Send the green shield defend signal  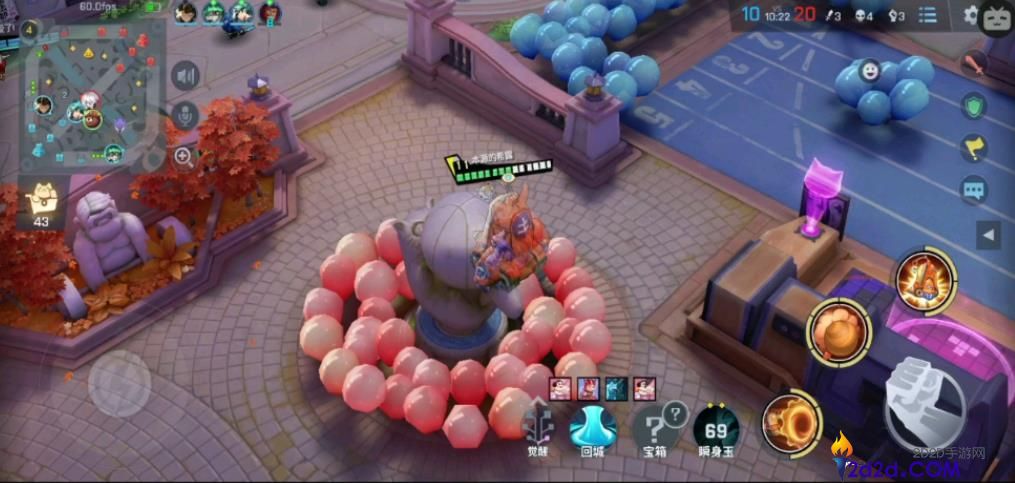(x=973, y=106)
